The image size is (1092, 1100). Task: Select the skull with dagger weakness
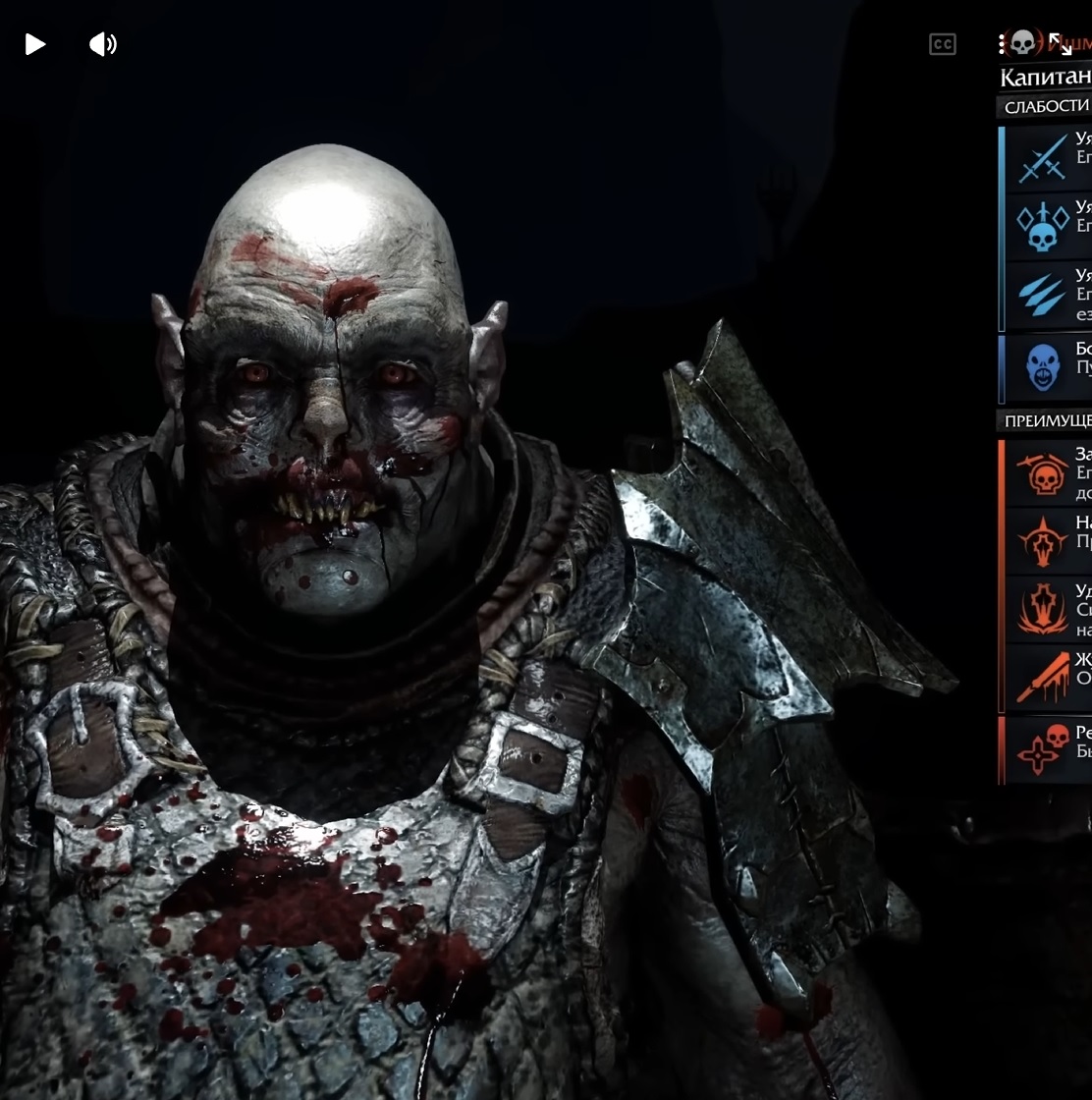coord(1043,227)
